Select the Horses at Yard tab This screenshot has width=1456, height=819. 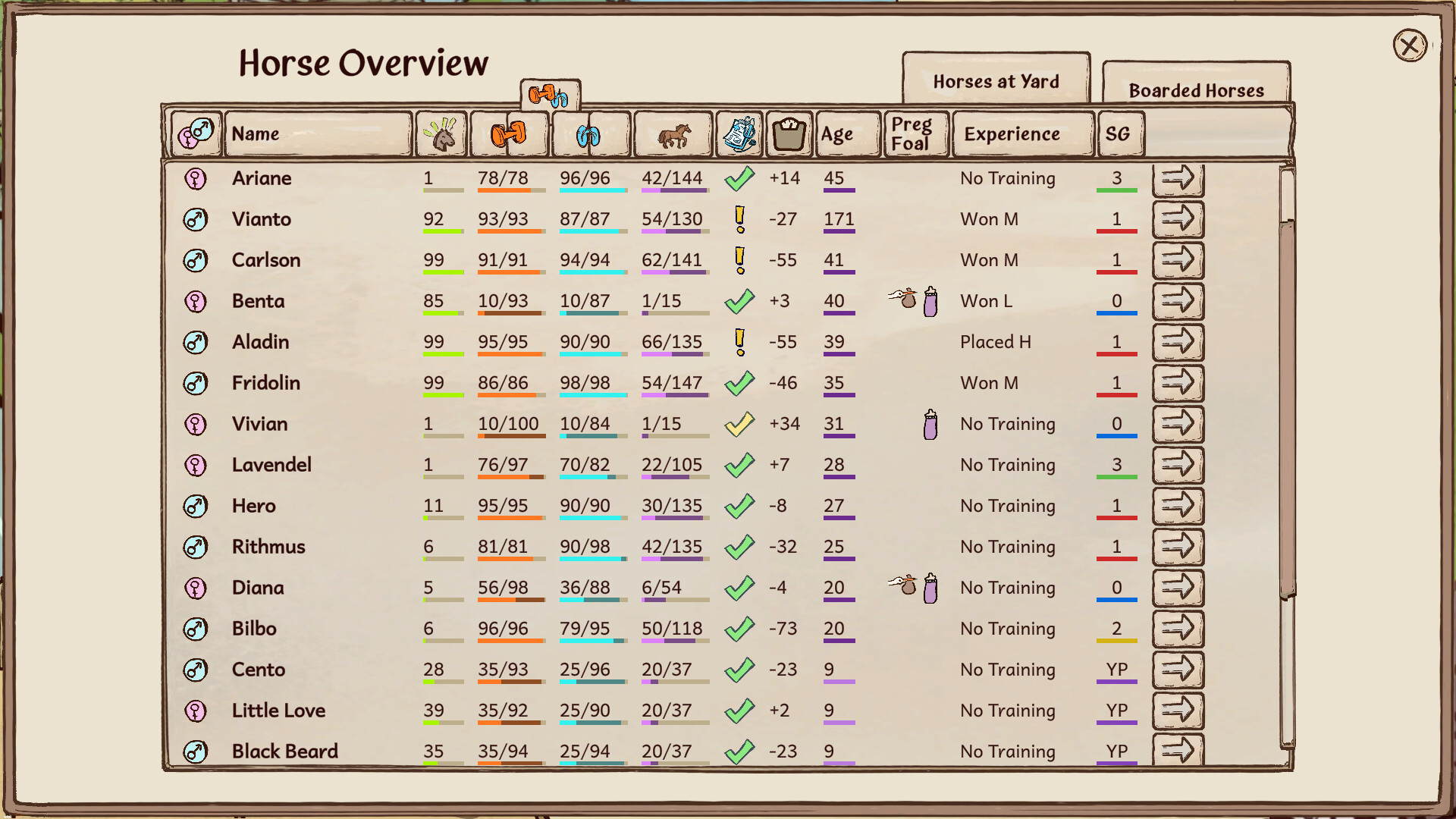[996, 81]
